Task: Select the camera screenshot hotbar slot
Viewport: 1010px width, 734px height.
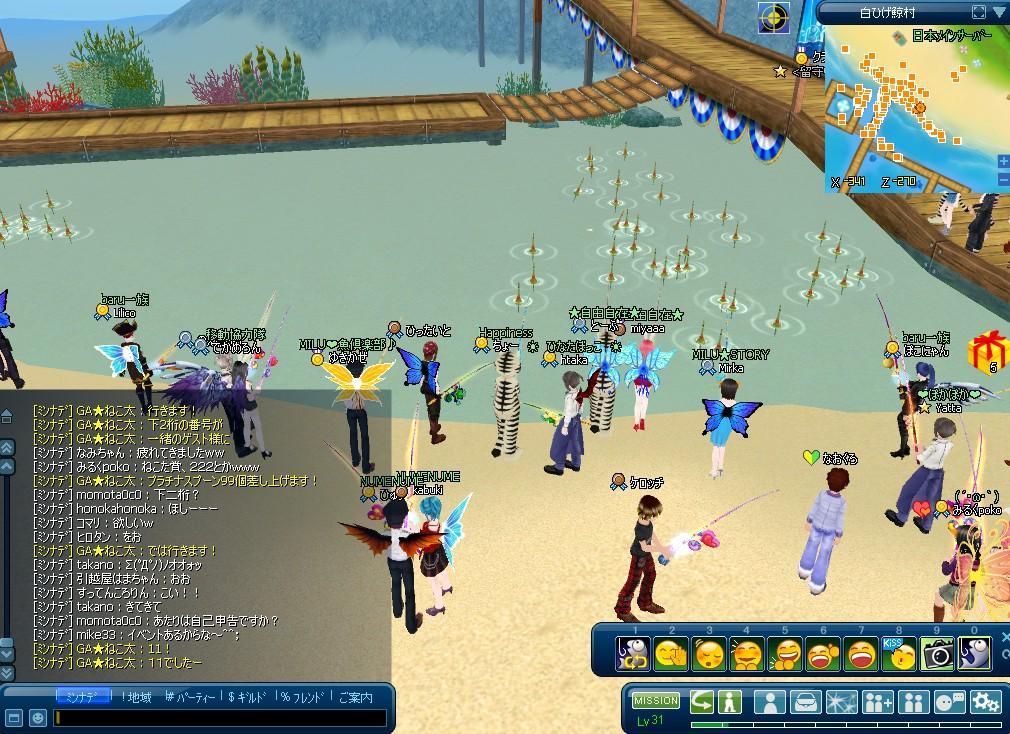Action: pyautogui.click(x=937, y=653)
